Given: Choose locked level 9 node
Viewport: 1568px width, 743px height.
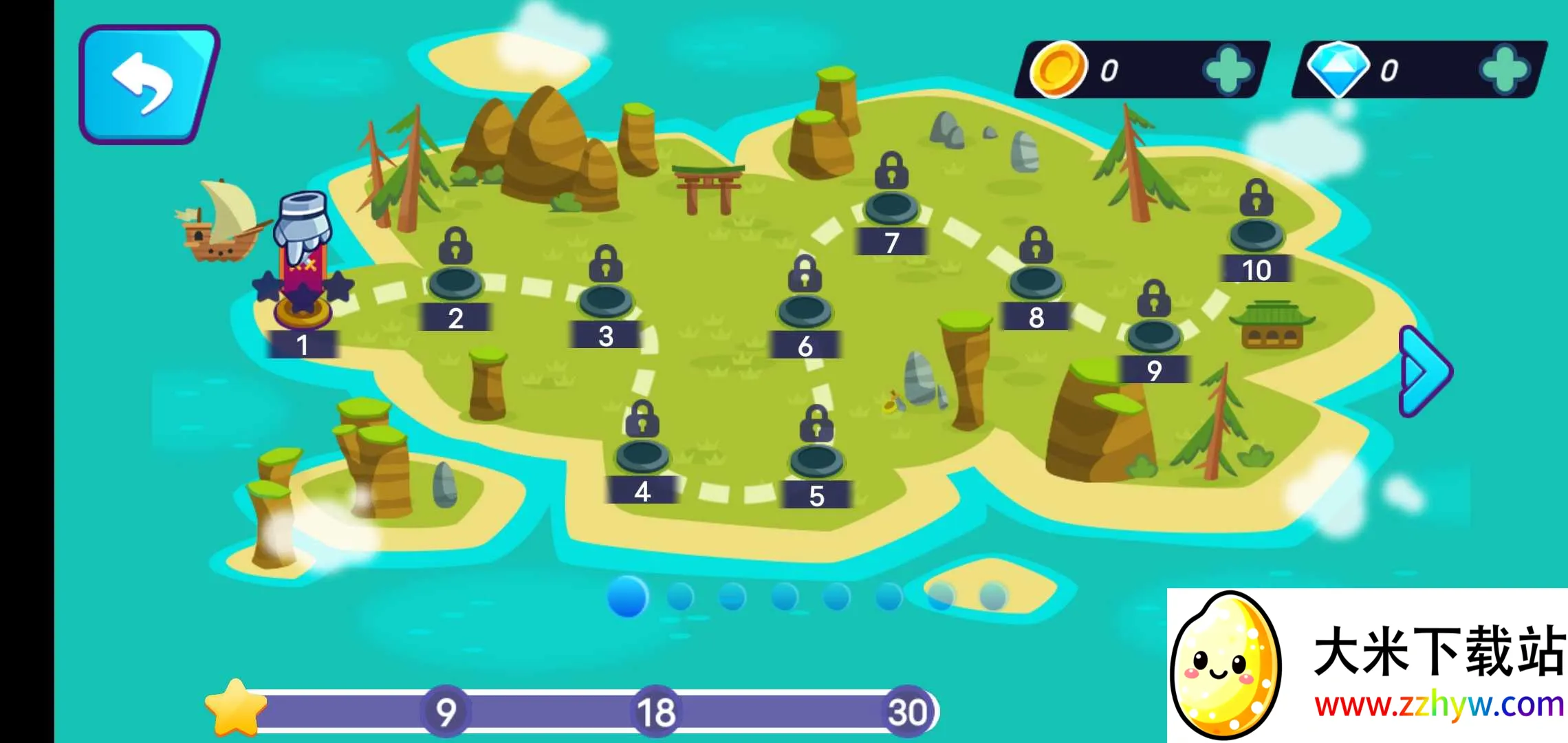Looking at the screenshot, I should 1154,334.
